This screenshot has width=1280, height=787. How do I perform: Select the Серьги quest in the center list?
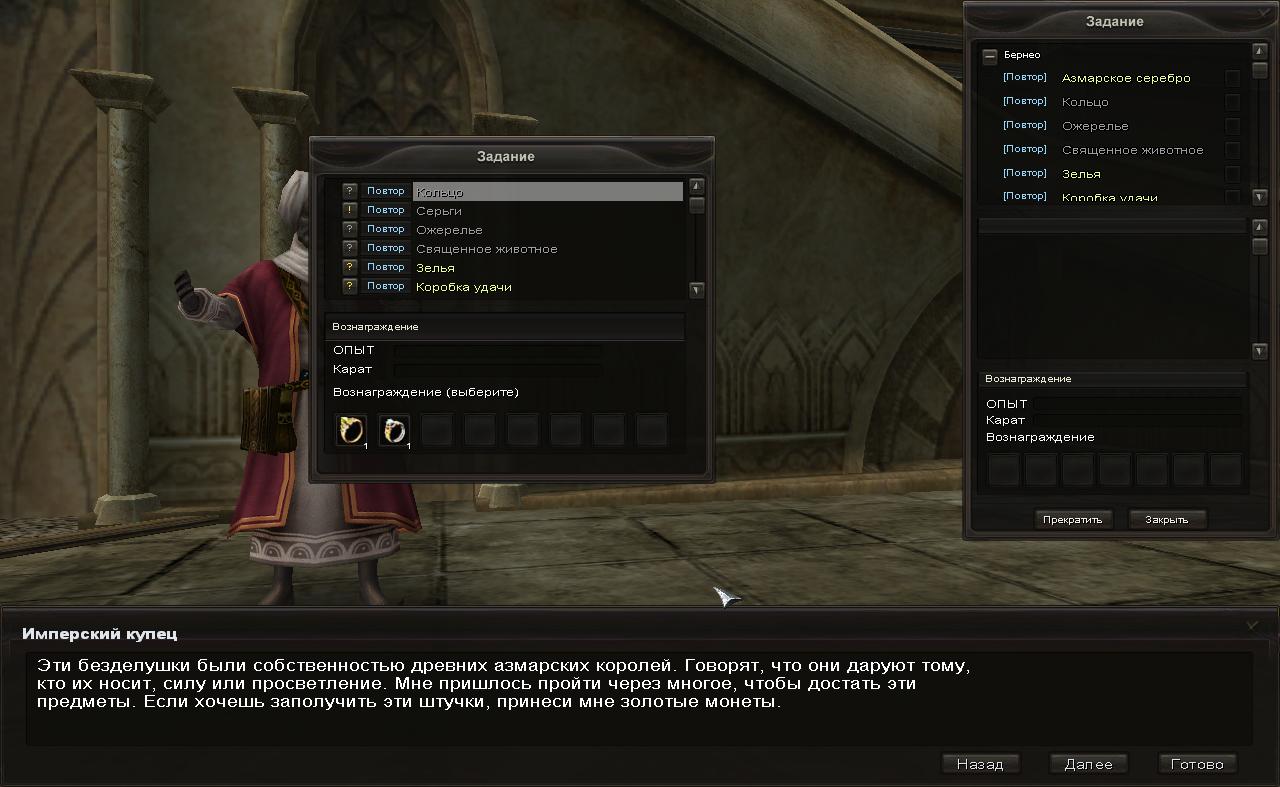(x=439, y=211)
